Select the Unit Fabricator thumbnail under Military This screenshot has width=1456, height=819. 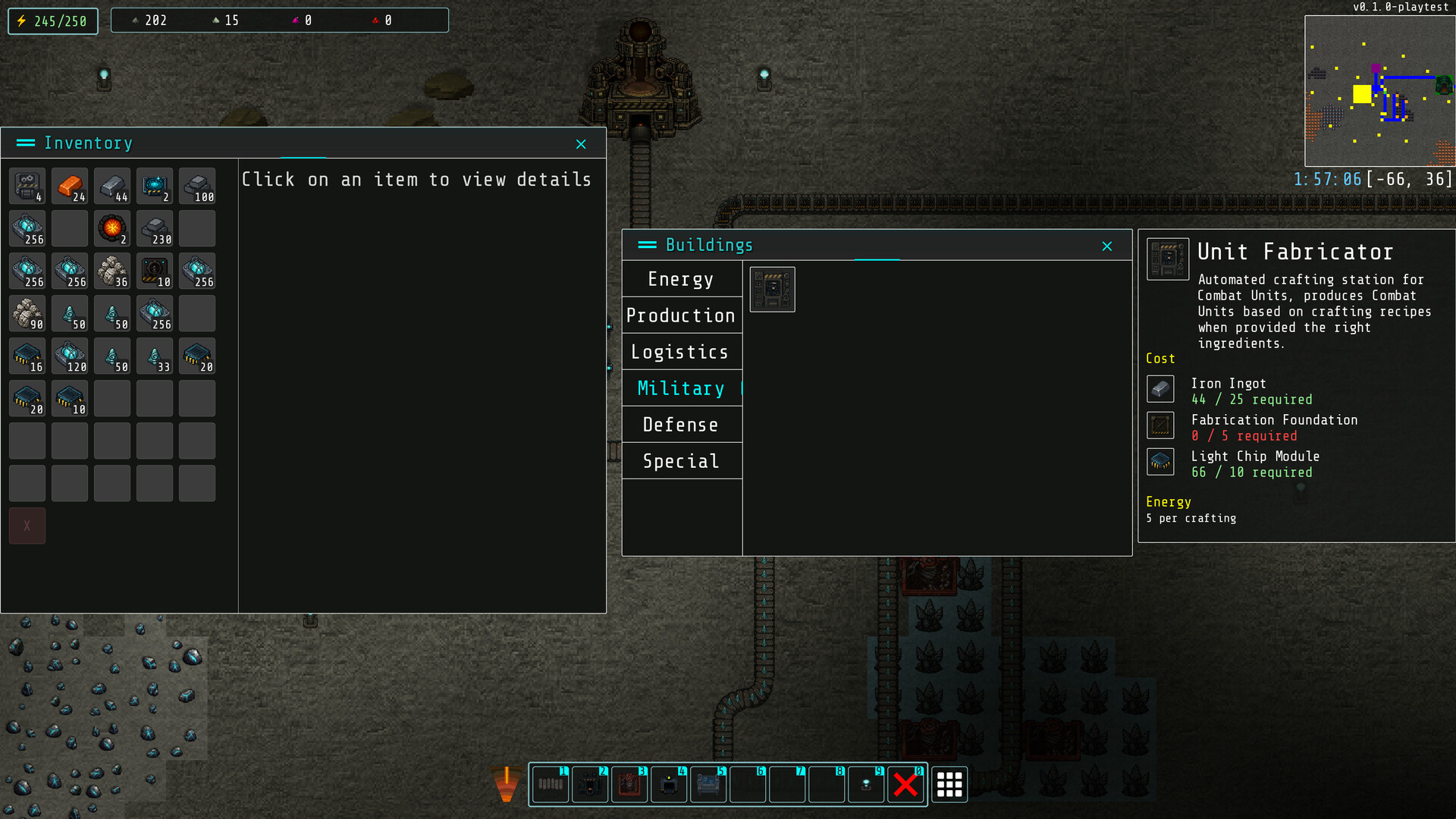771,289
